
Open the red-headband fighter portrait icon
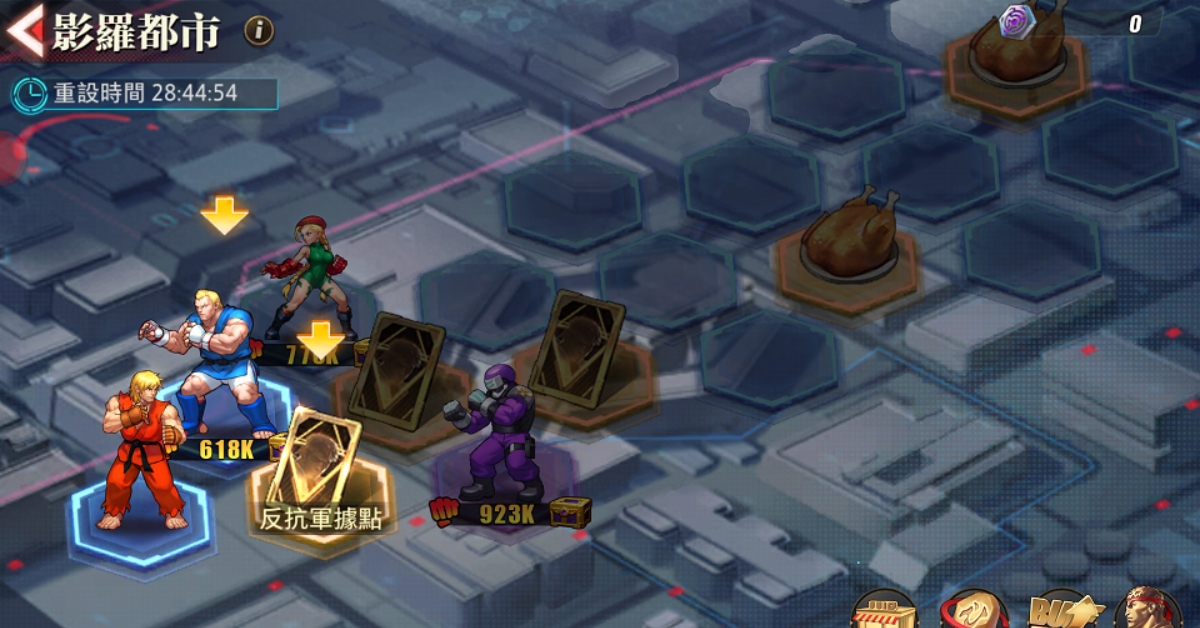click(x=1146, y=611)
